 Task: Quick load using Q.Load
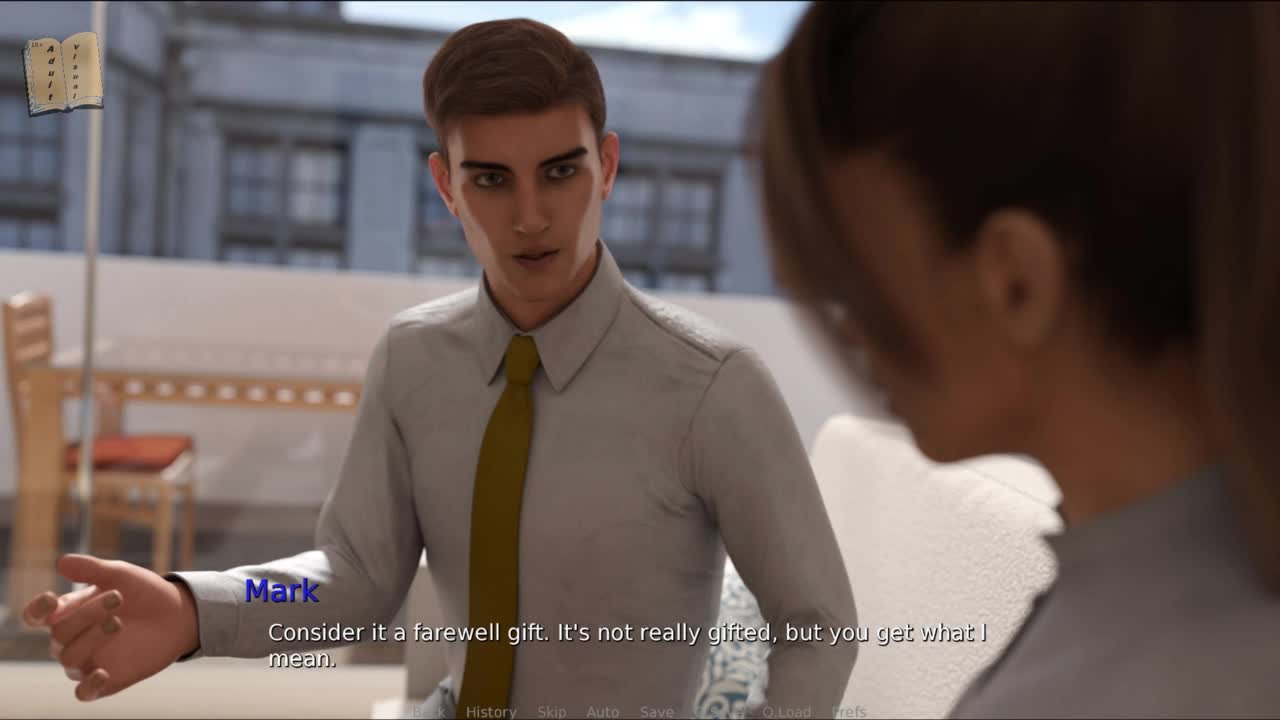coord(786,712)
